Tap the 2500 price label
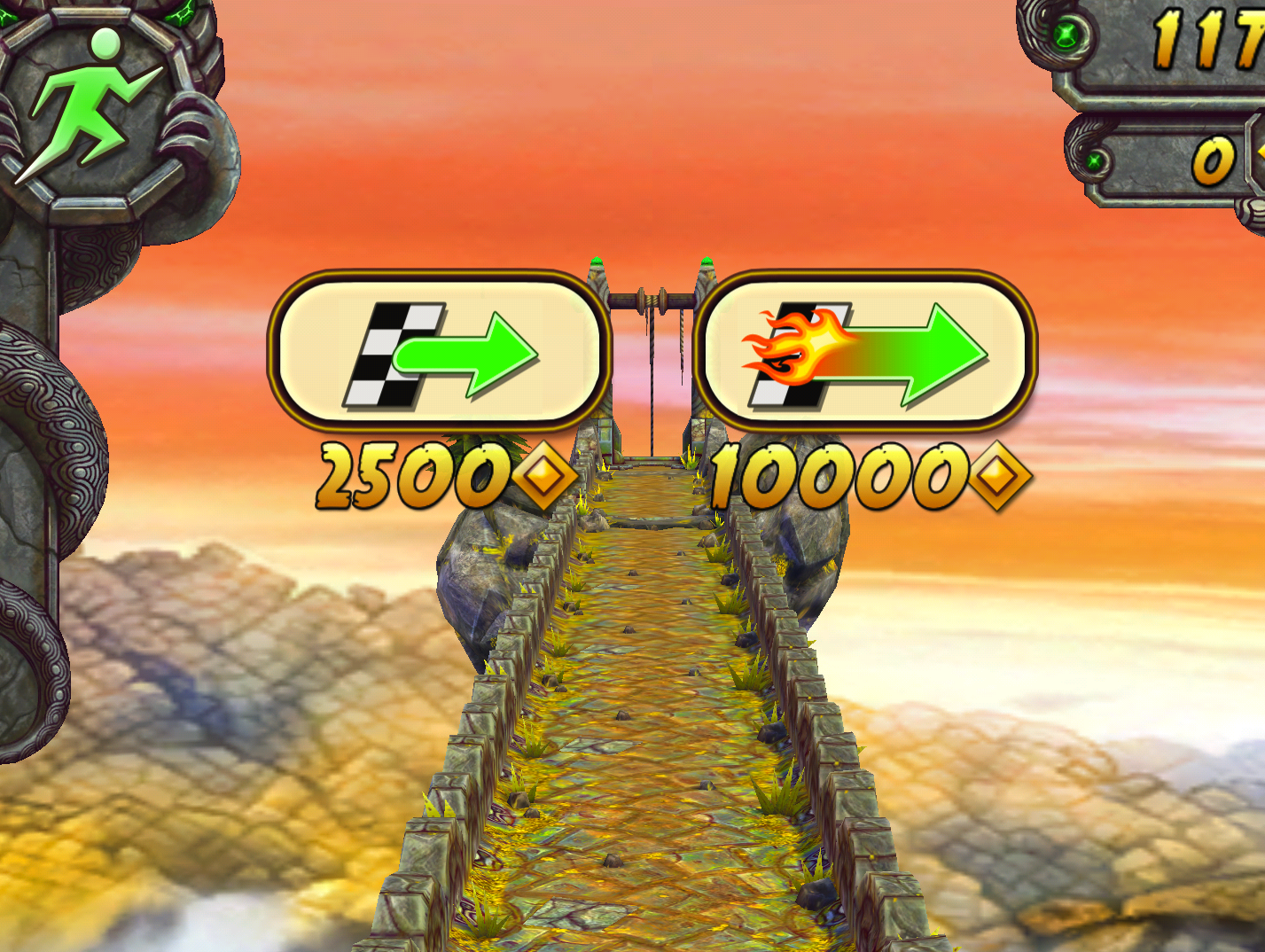Screen dimensions: 1265x952 coord(412,476)
